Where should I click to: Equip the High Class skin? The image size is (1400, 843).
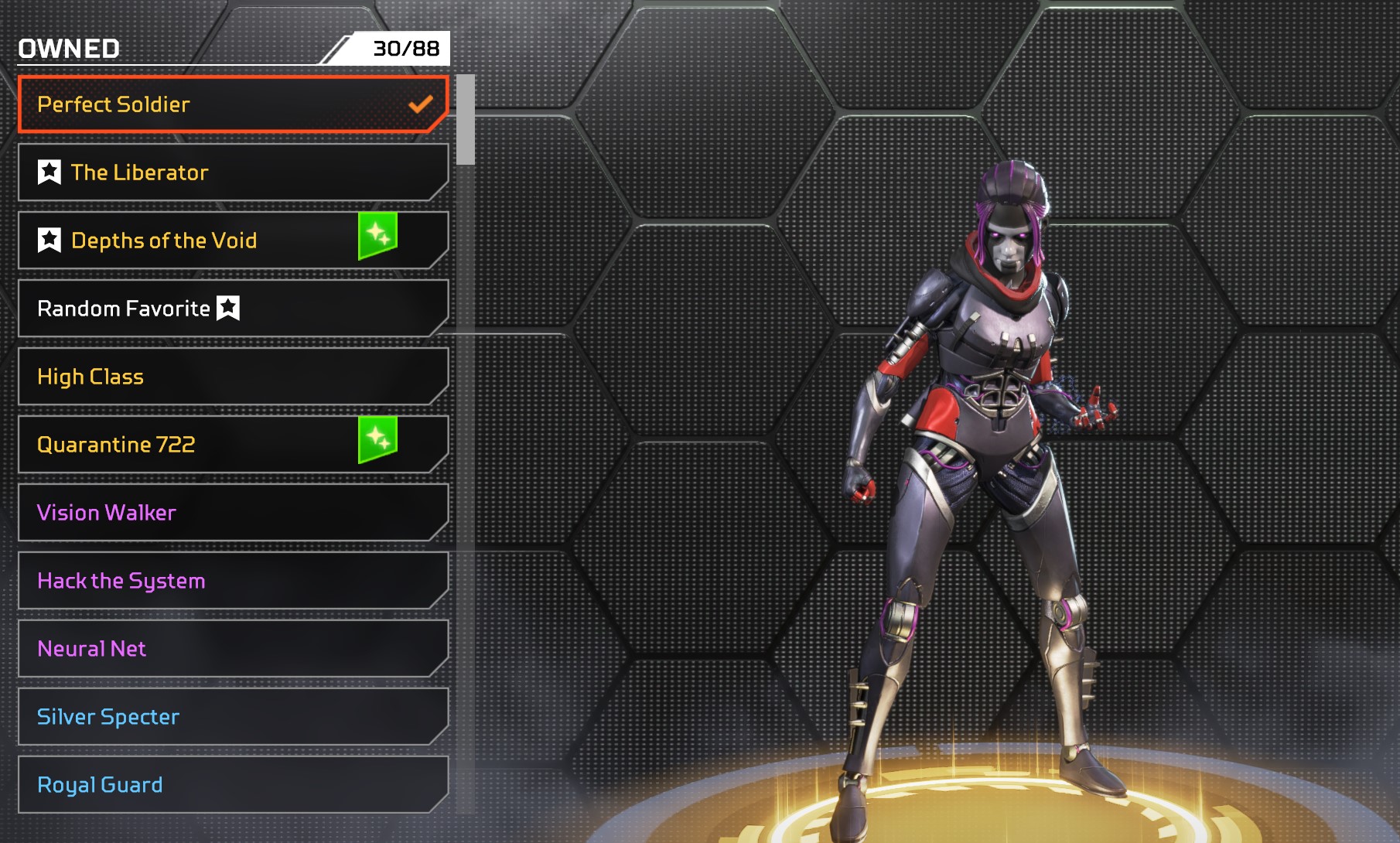232,377
